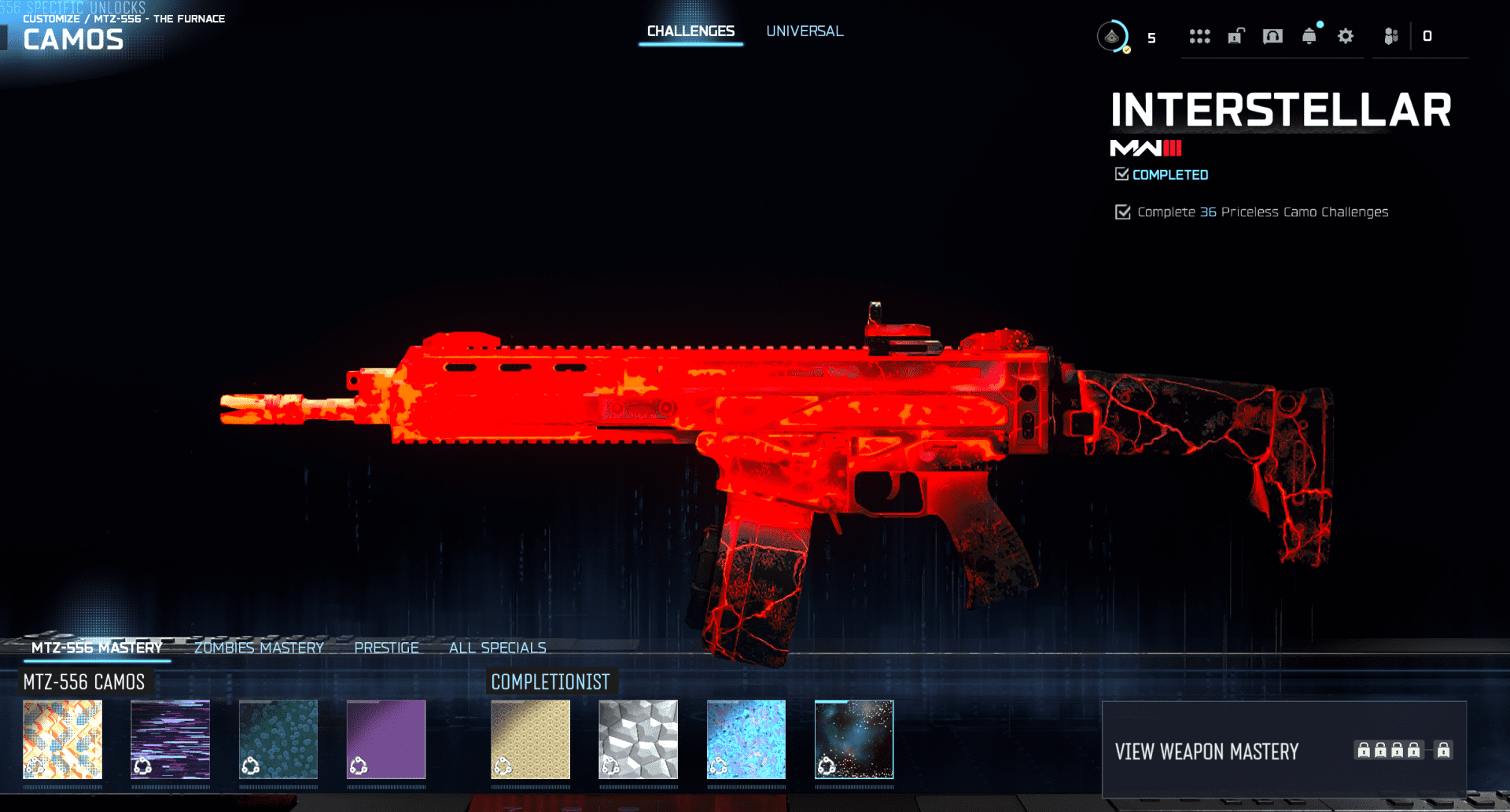The image size is (1510, 812).
Task: Open the social friends party icon
Action: tap(1391, 36)
